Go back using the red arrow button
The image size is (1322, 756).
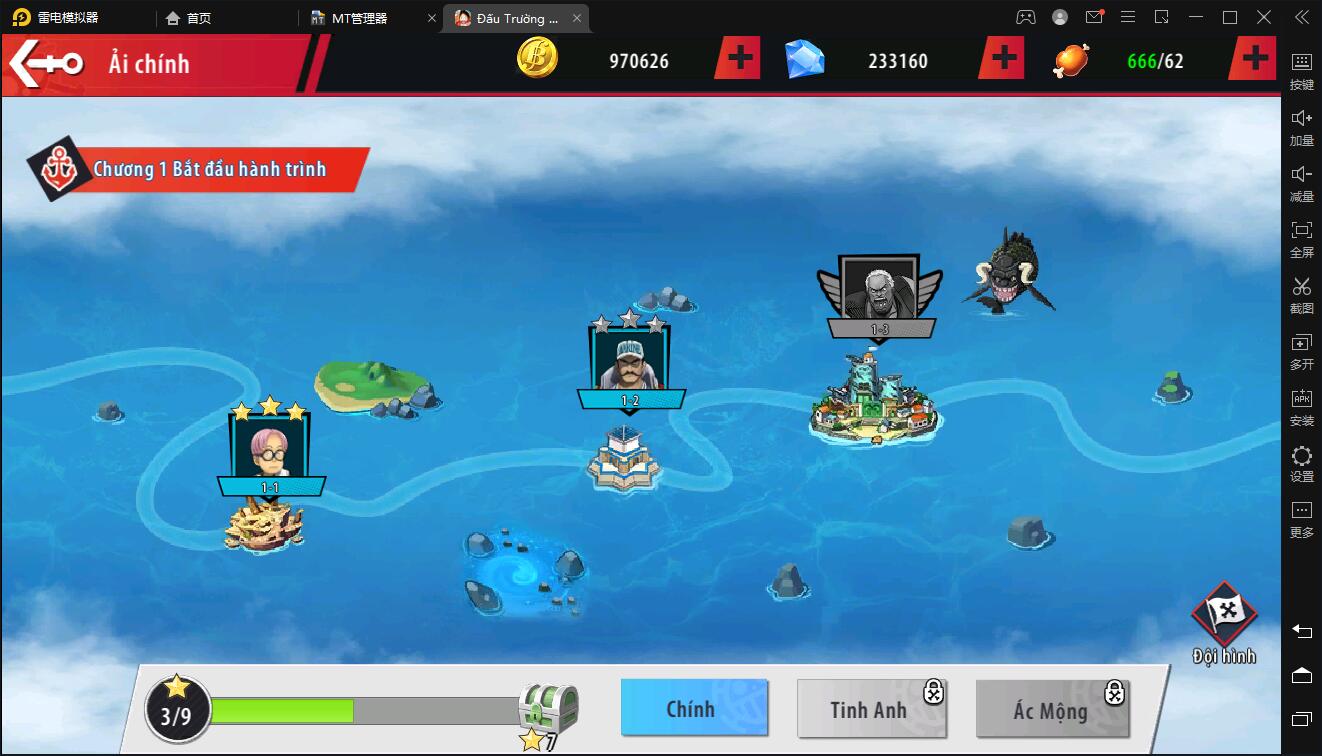click(46, 63)
